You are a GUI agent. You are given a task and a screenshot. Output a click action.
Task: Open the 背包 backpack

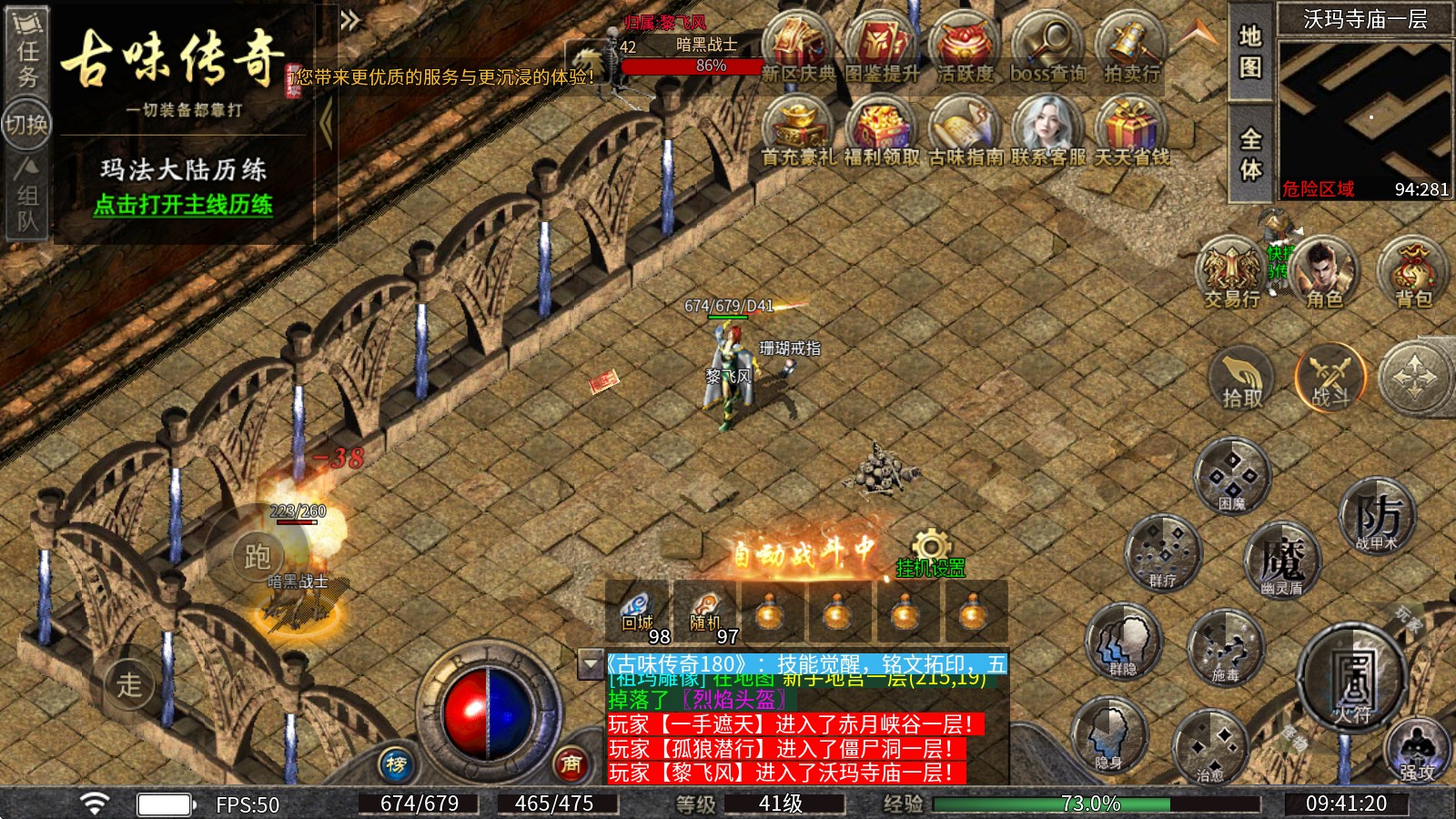tap(1413, 272)
